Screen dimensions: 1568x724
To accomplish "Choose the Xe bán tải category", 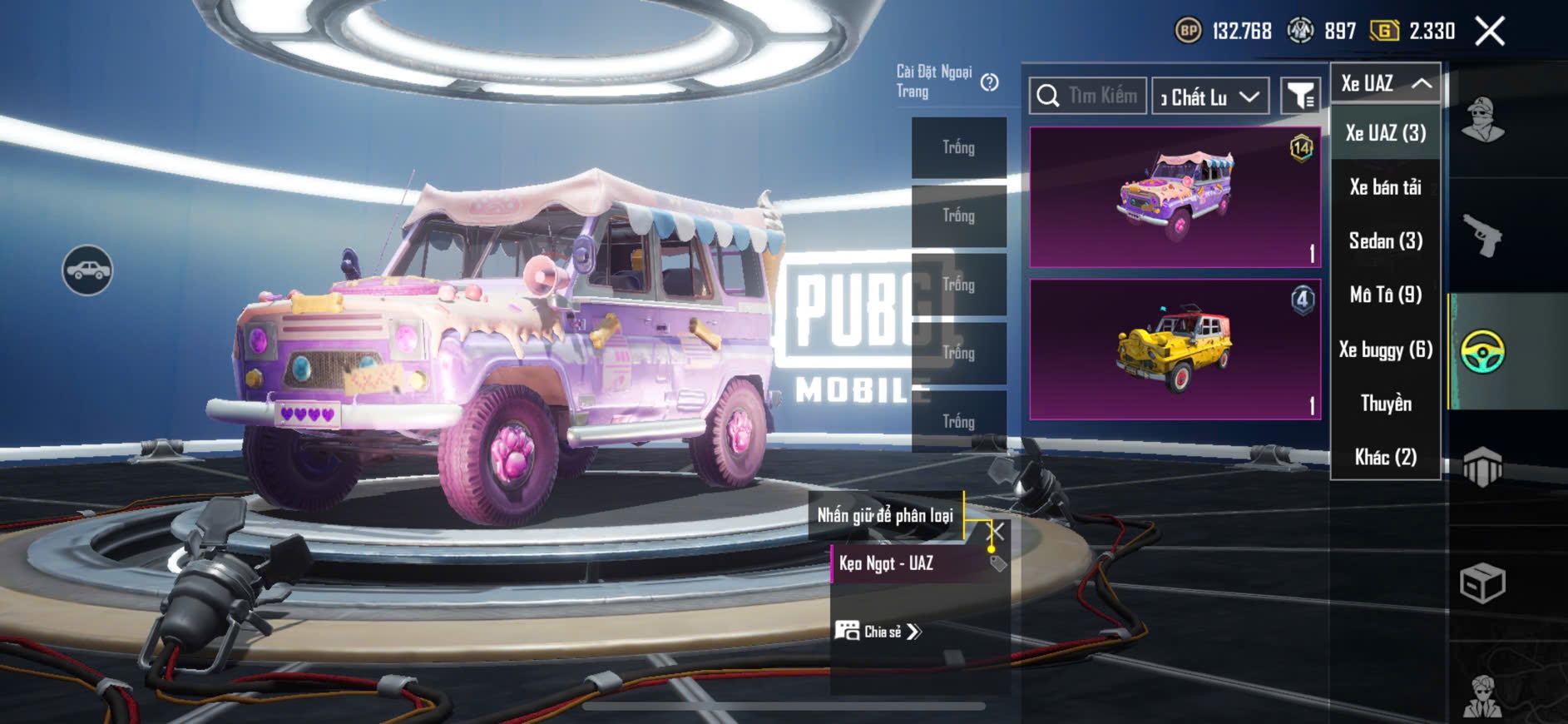I will [x=1385, y=187].
